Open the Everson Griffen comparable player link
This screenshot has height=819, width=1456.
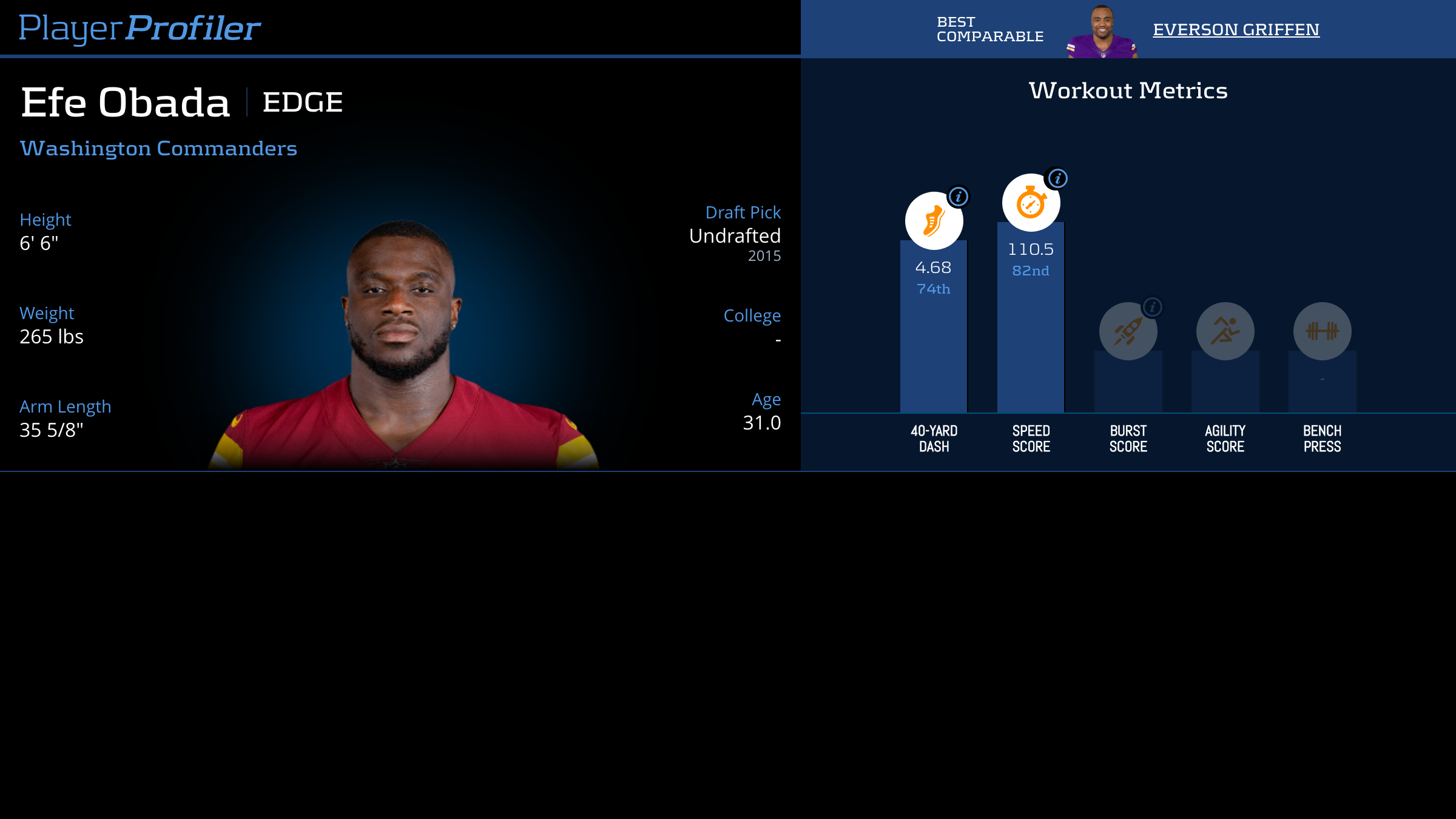1236,30
